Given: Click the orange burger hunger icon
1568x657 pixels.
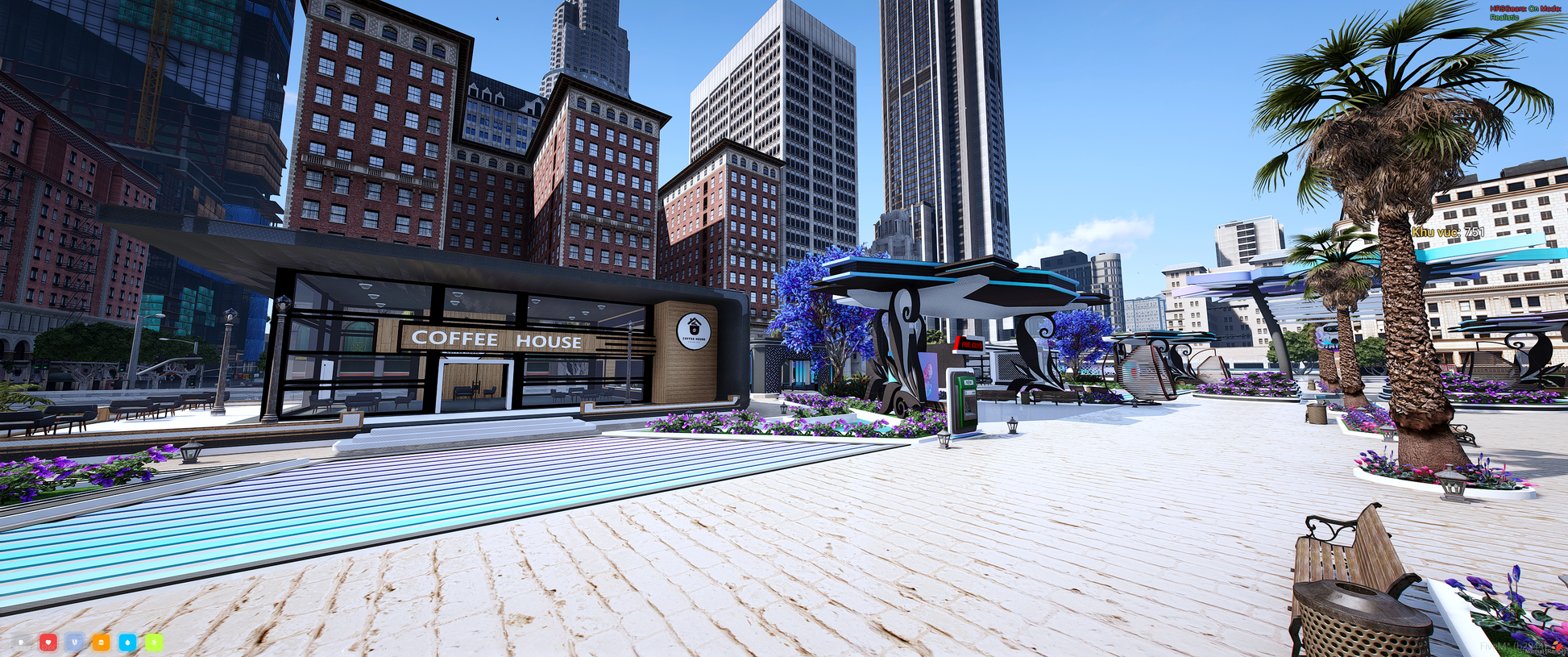Looking at the screenshot, I should 101,642.
